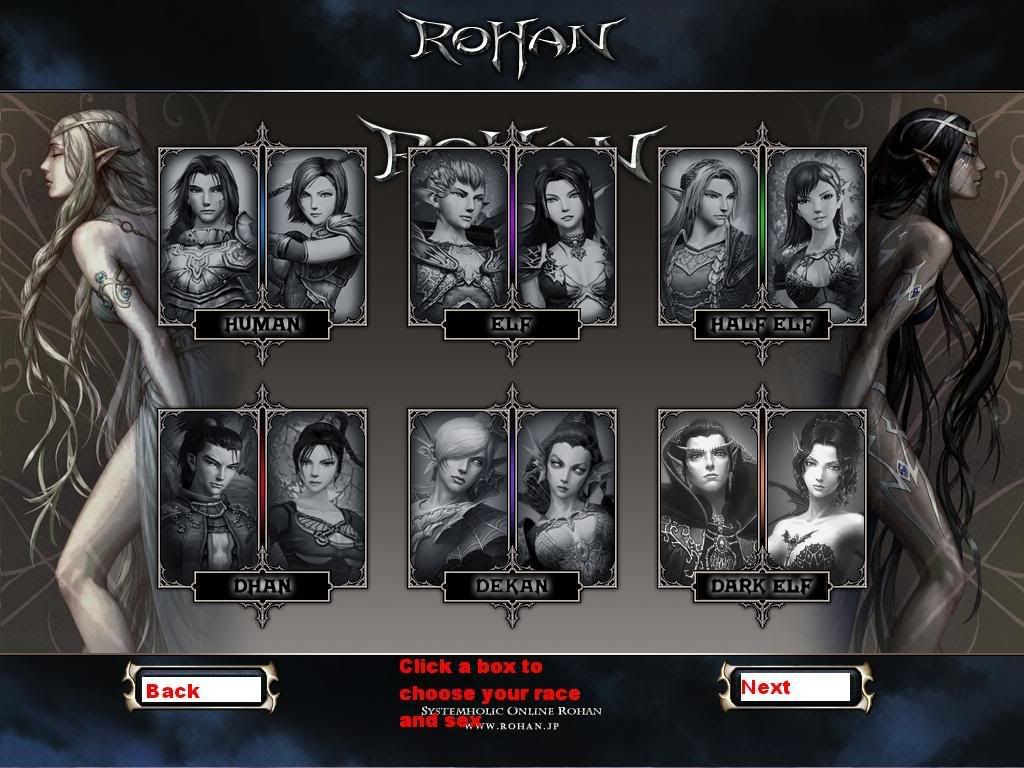
Task: Choose the male Half Elf portrait
Action: click(709, 230)
